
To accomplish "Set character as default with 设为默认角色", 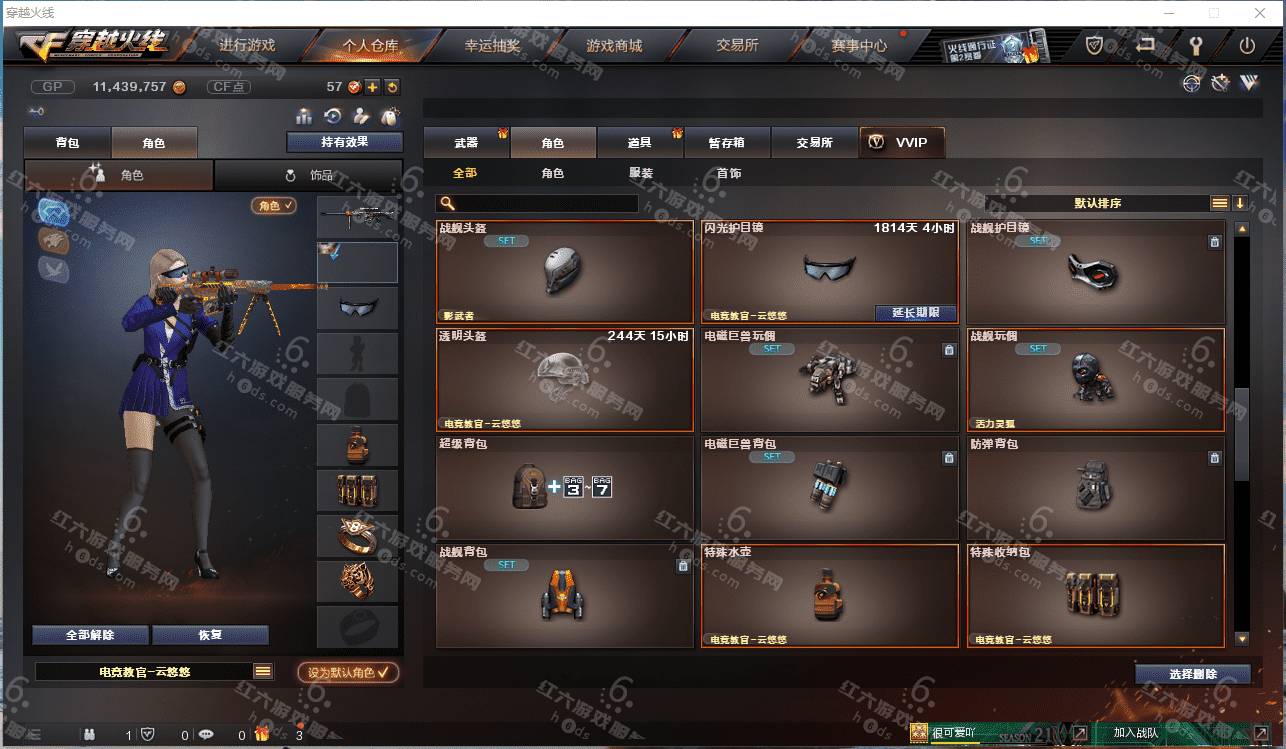I will pos(348,673).
